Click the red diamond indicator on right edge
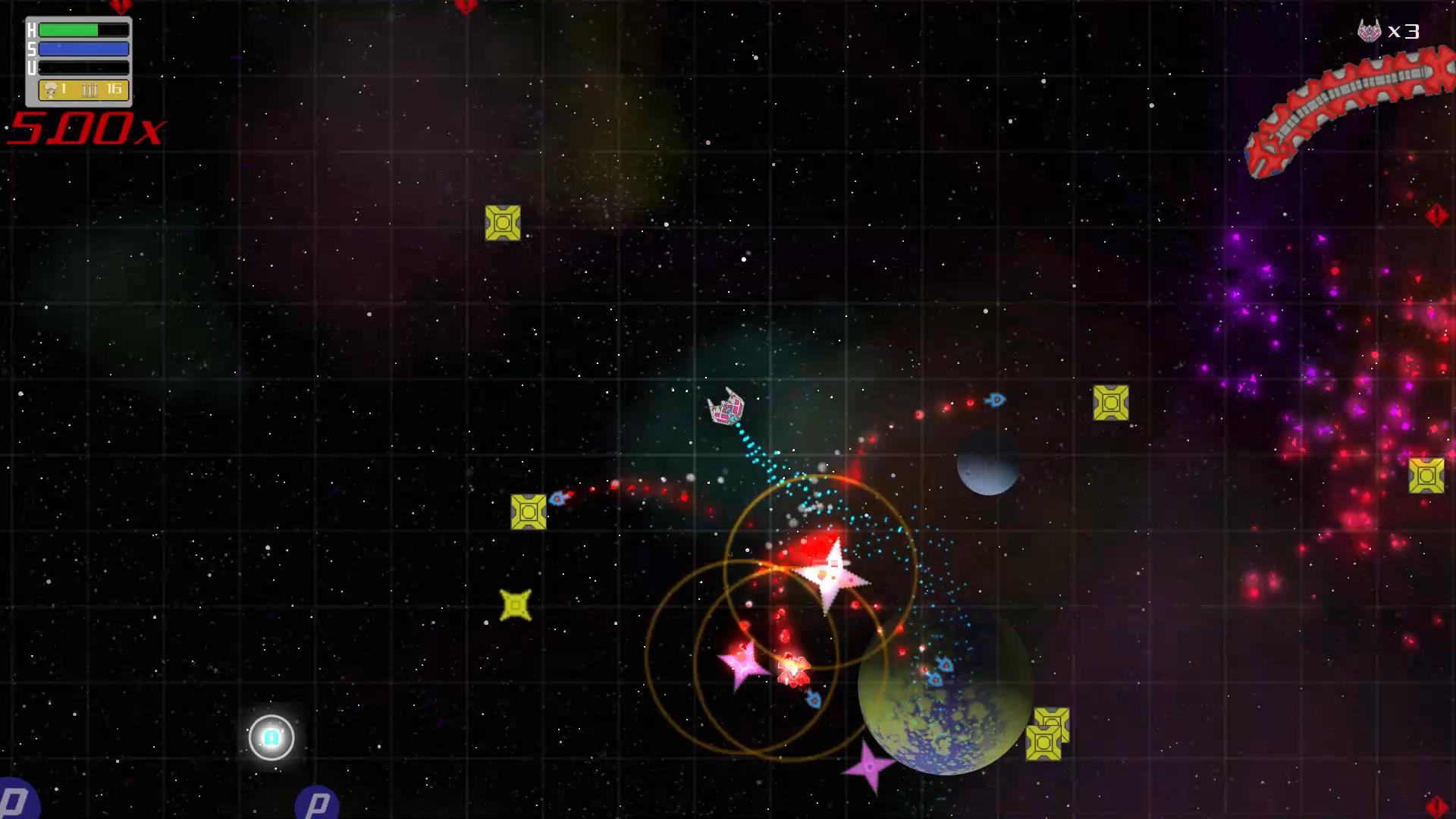 point(1437,215)
